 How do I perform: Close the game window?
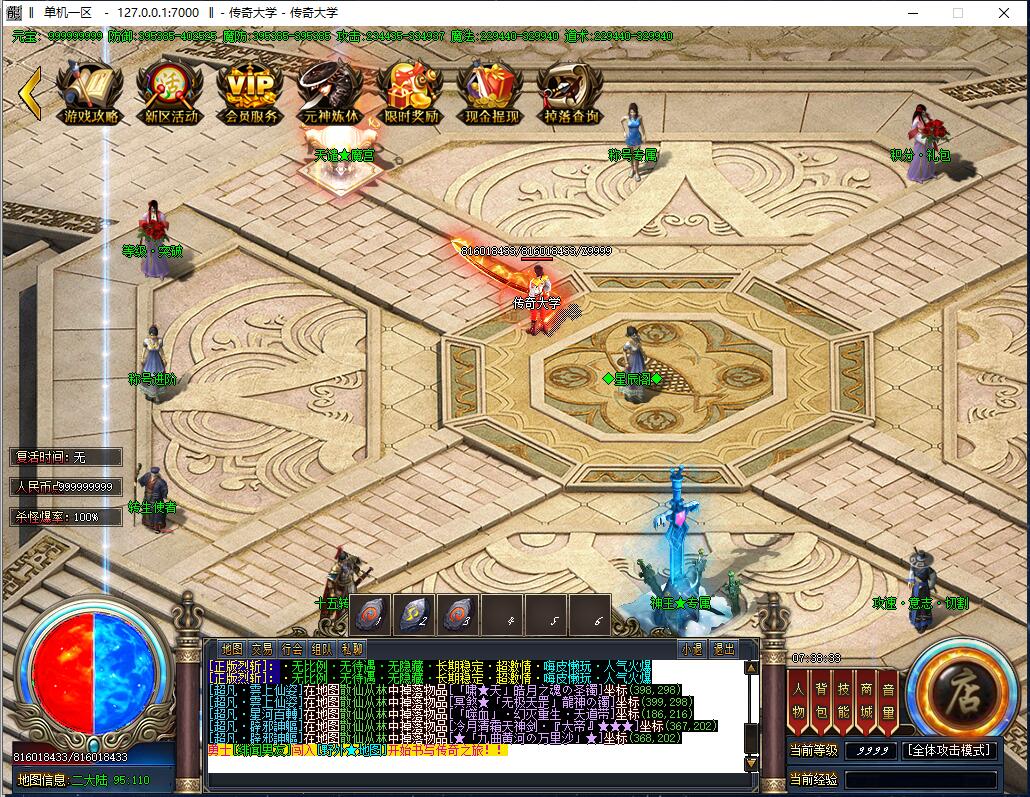[x=1004, y=13]
